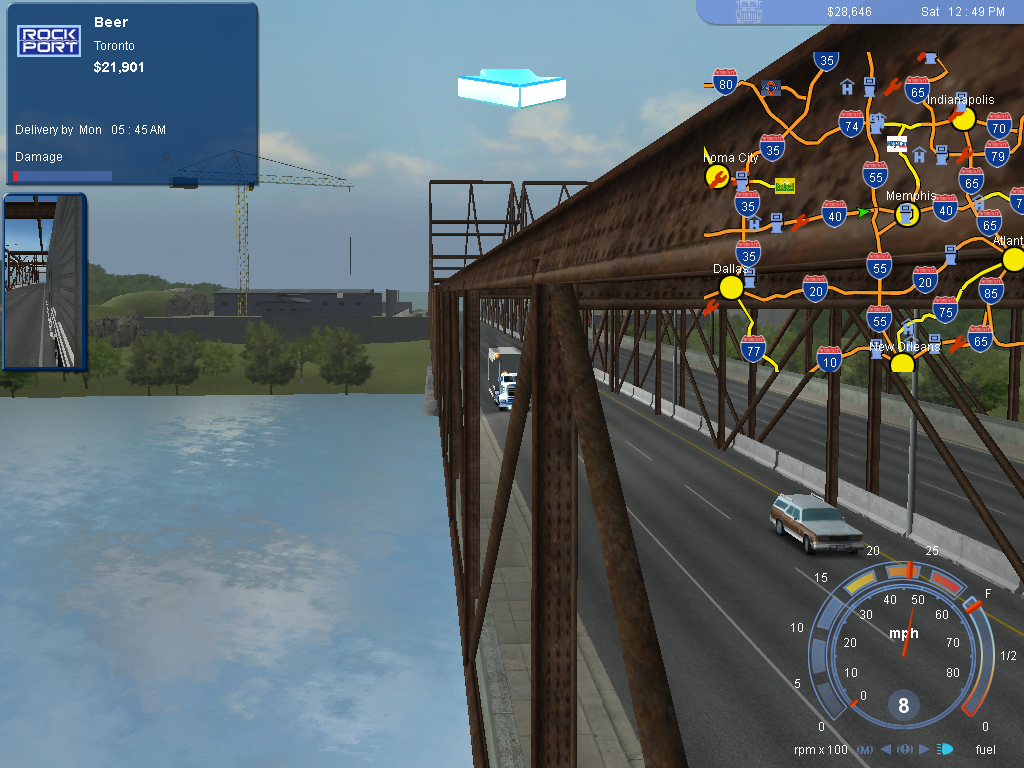Click the Rockport company logo
The width and height of the screenshot is (1024, 768).
[49, 41]
